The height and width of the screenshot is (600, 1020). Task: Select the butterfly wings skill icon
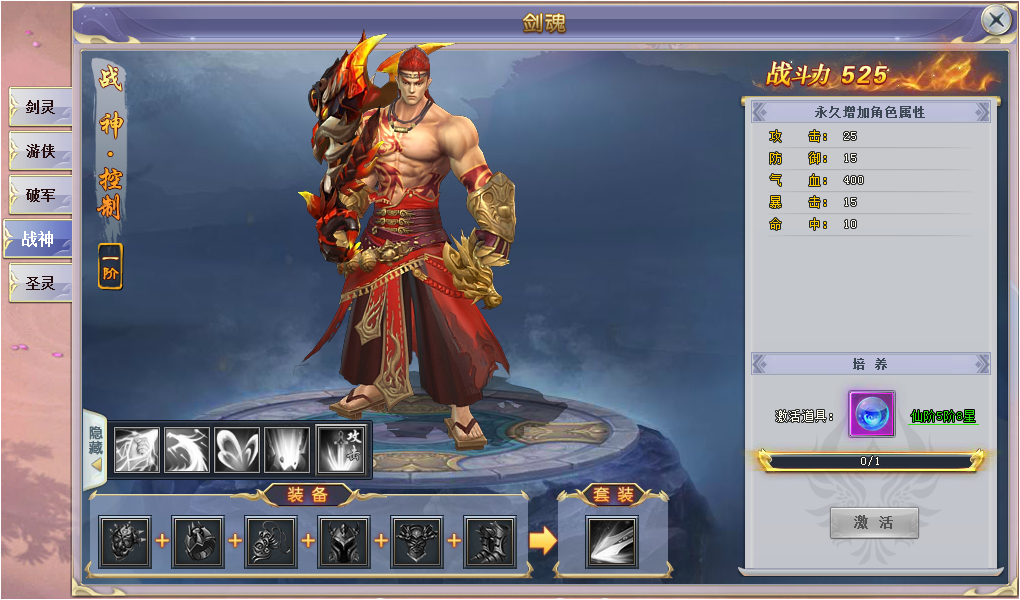click(237, 450)
